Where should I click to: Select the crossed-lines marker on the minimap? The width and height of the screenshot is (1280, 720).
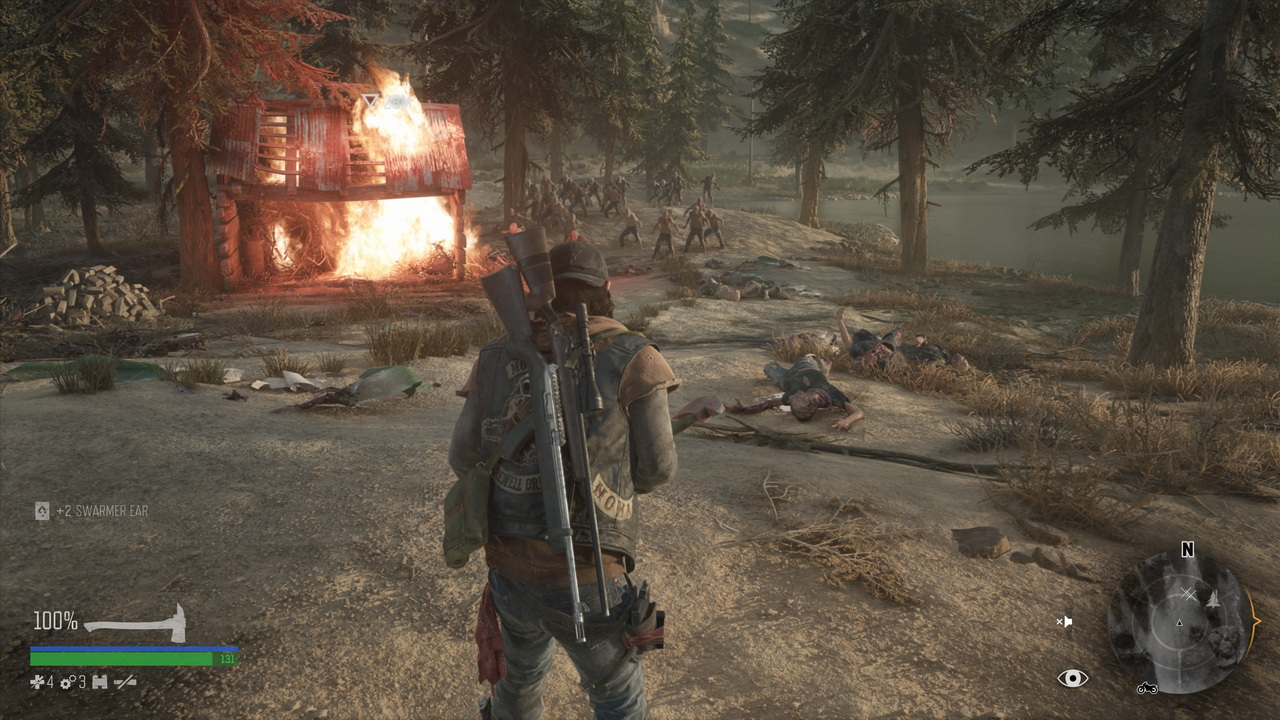click(x=1188, y=594)
